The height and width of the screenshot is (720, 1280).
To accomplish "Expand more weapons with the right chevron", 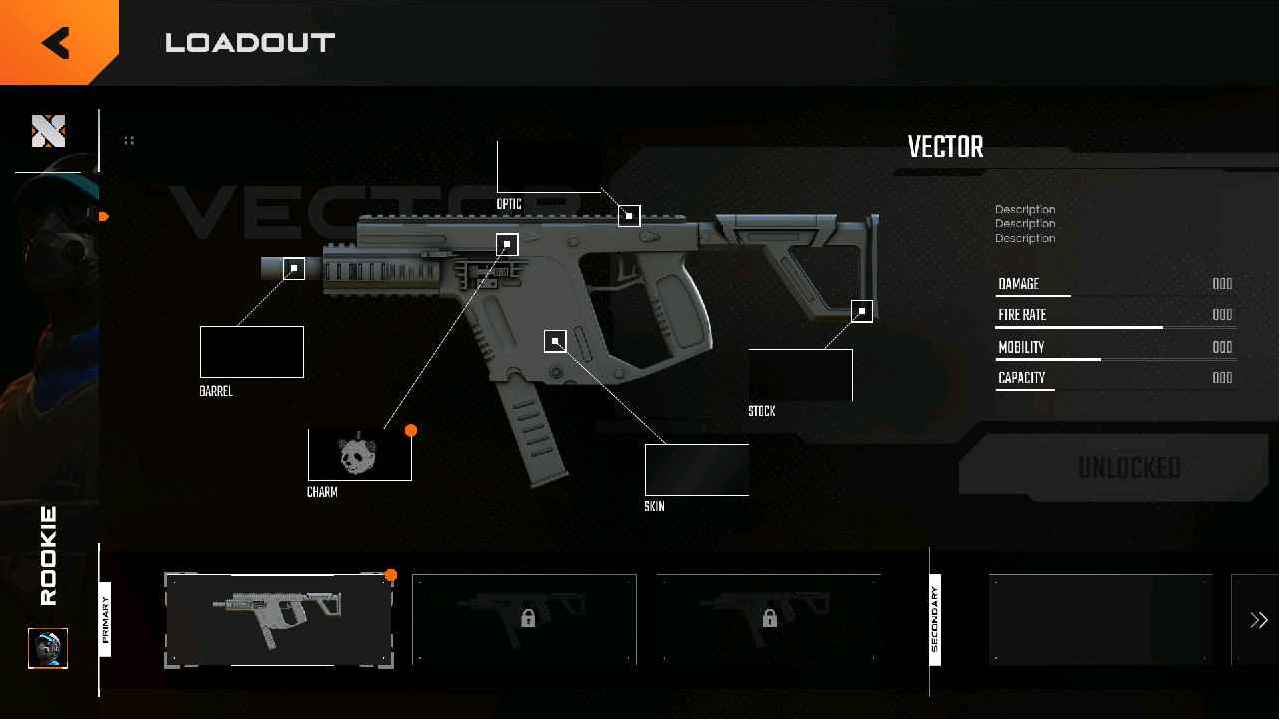I will (x=1259, y=619).
